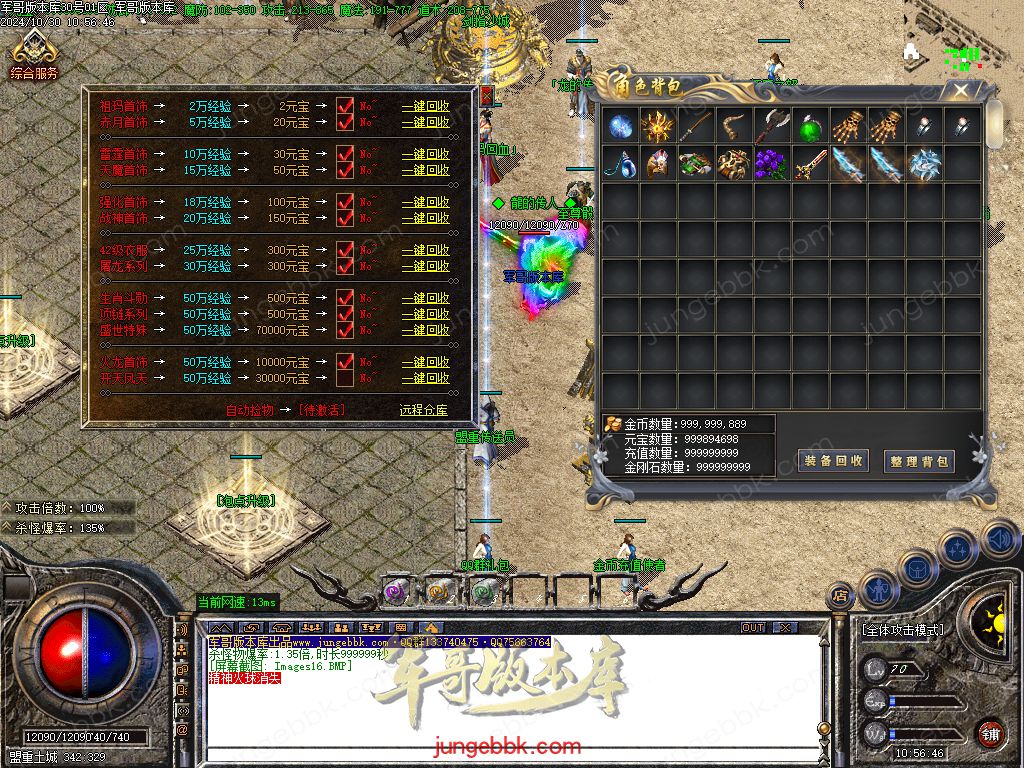Recycle 祖玛首饰 with its 一键回收 link

(425, 106)
